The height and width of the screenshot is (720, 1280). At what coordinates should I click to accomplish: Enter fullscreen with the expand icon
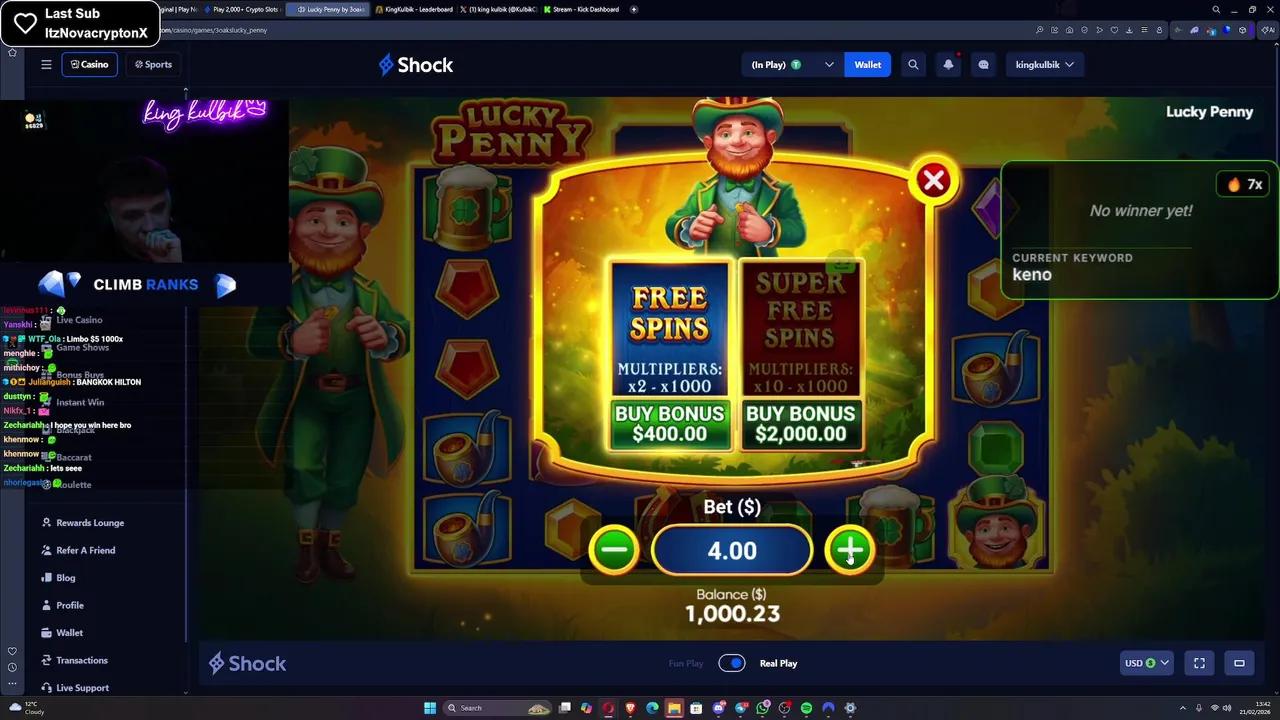(x=1199, y=663)
